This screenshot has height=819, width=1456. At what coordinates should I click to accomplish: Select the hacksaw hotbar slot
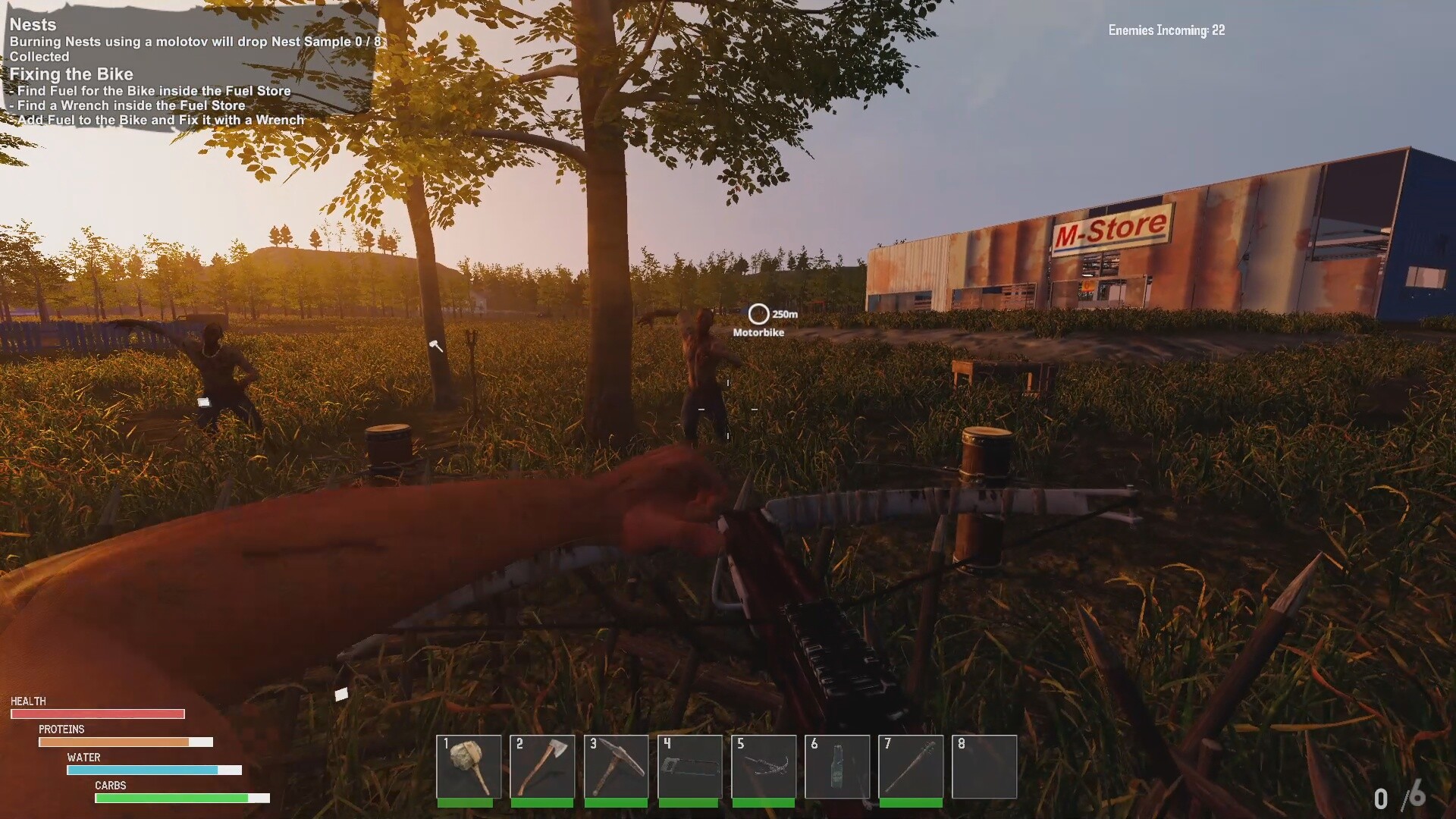[689, 766]
